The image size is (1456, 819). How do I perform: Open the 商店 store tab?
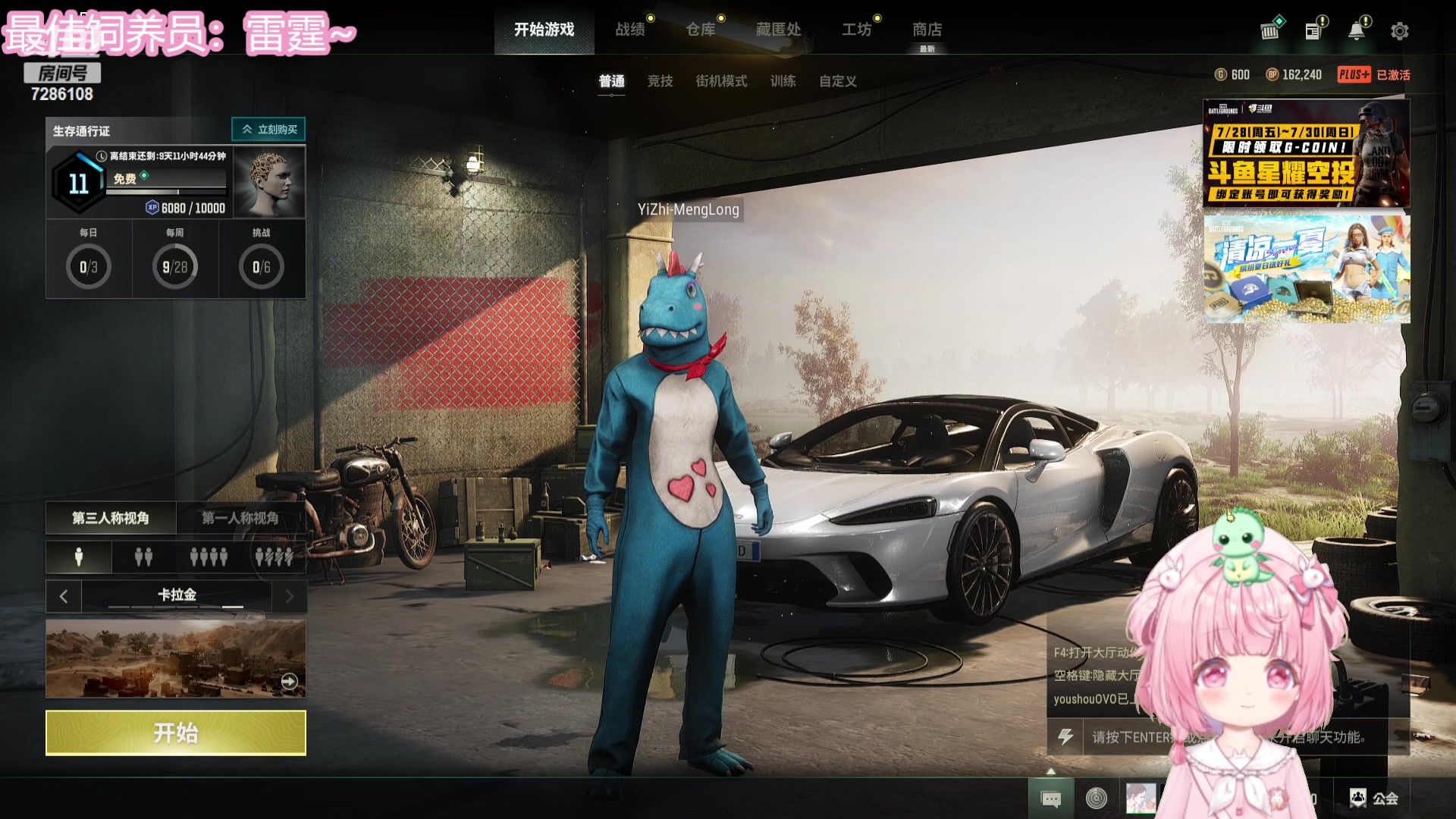927,30
